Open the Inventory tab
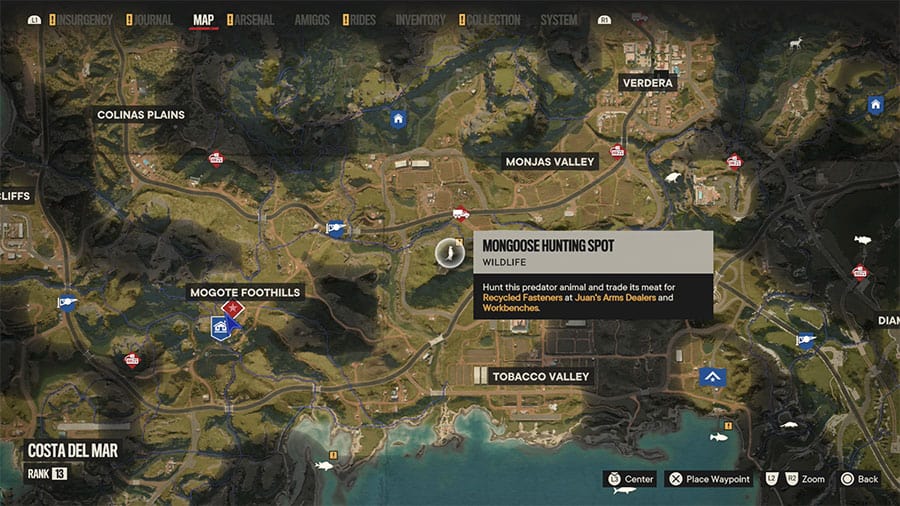The image size is (900, 506). 420,20
